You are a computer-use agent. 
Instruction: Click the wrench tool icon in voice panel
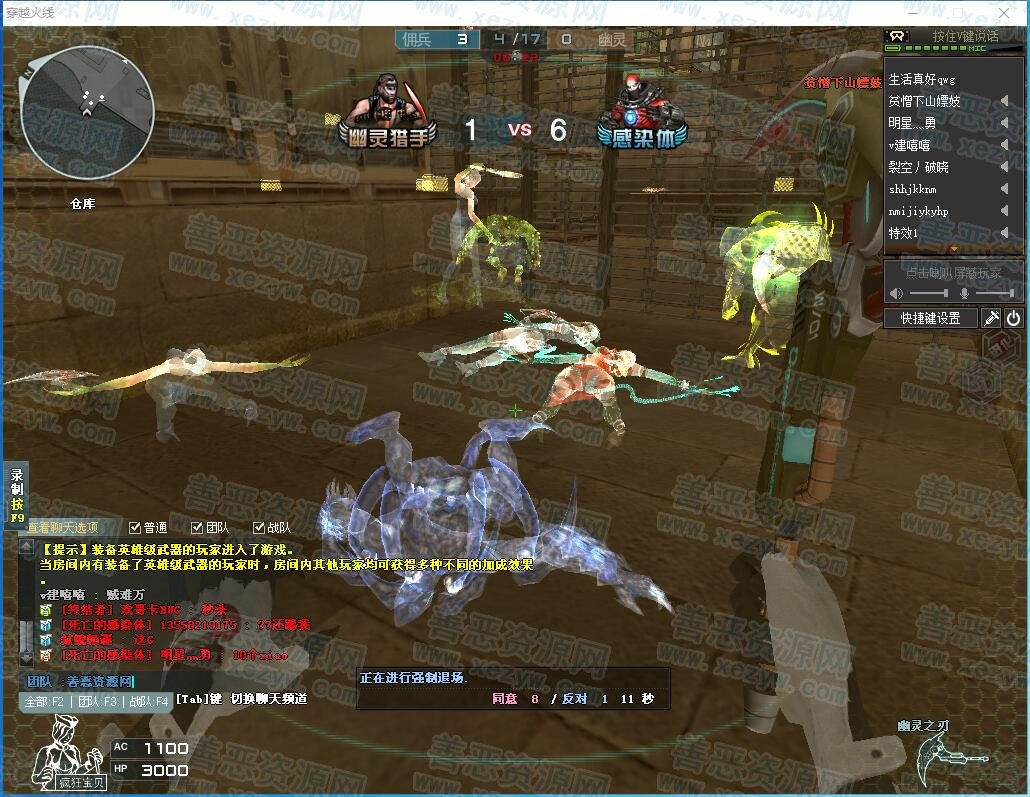pos(991,318)
